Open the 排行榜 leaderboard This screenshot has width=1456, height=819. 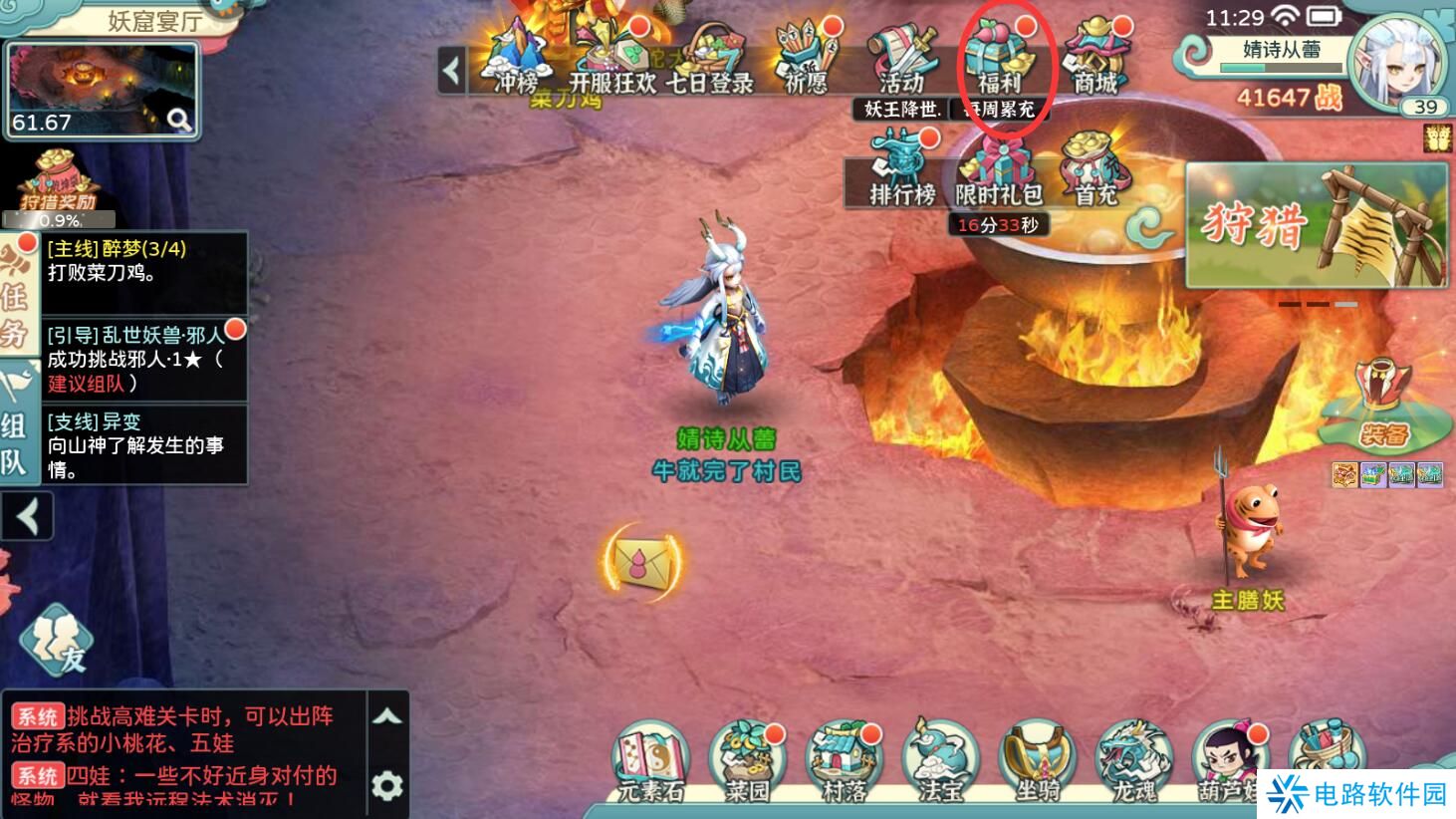pos(902,169)
